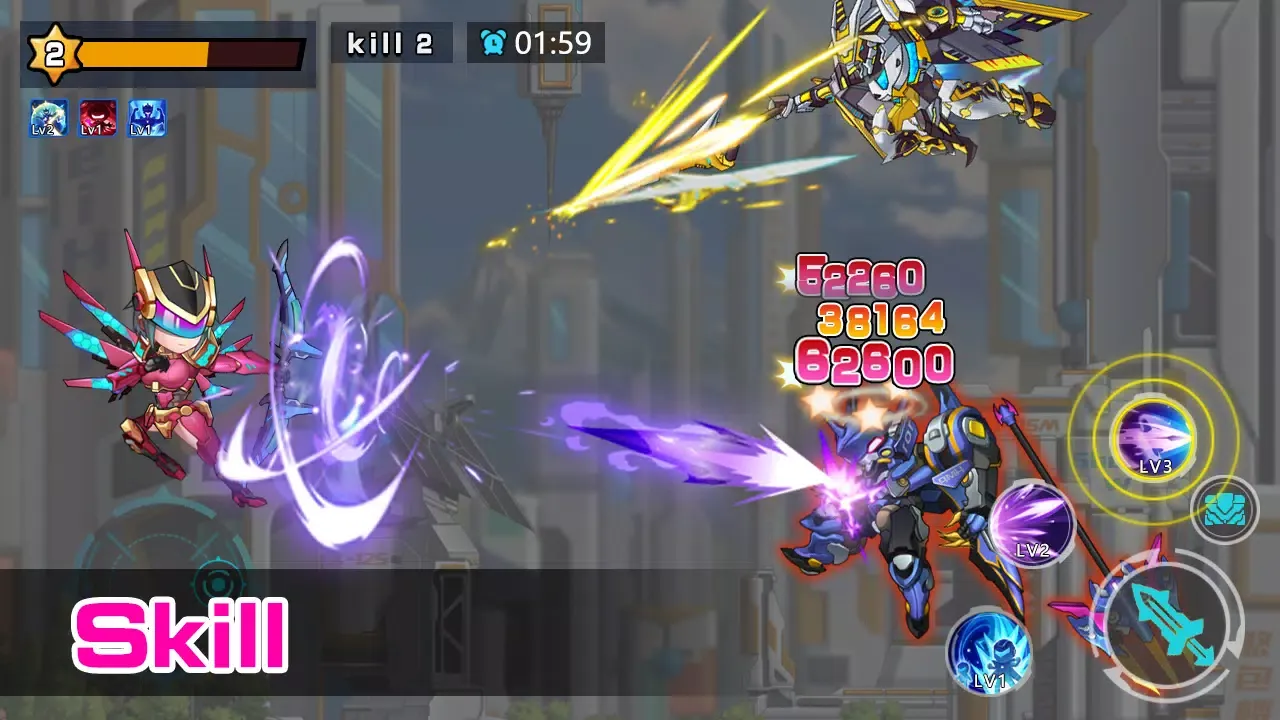1280x720 pixels.
Task: Click the kill 2 counter
Action: pyautogui.click(x=390, y=43)
